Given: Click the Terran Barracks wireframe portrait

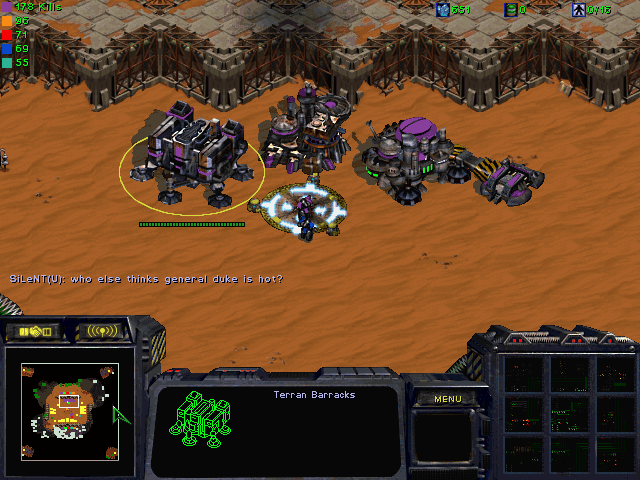Looking at the screenshot, I should pyautogui.click(x=203, y=418).
